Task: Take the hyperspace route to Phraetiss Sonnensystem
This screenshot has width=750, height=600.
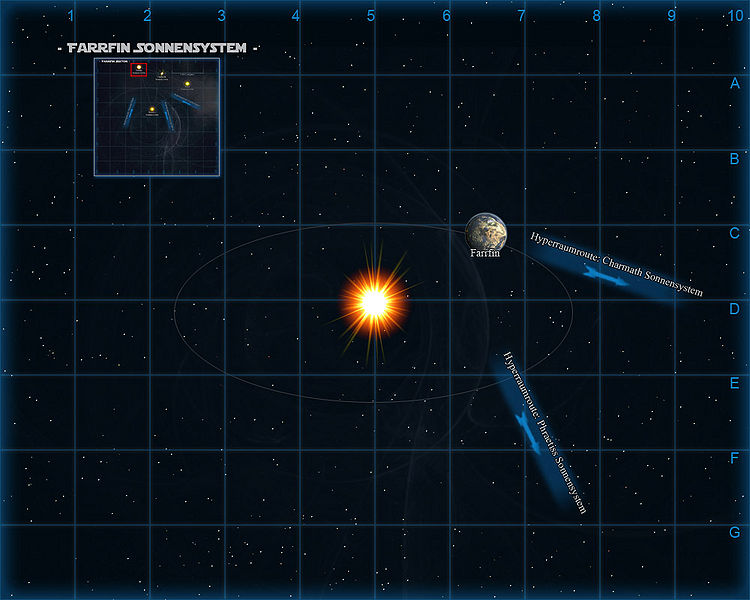Action: click(530, 428)
